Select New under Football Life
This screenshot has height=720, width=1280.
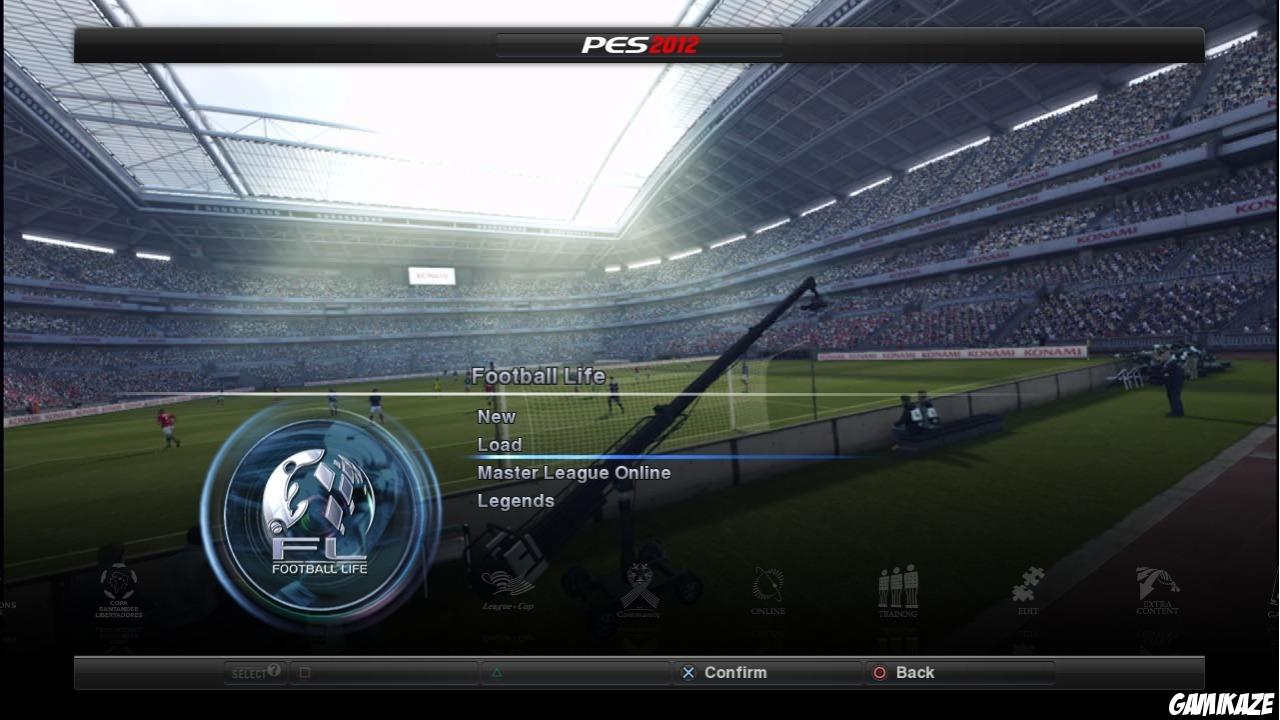pos(496,416)
